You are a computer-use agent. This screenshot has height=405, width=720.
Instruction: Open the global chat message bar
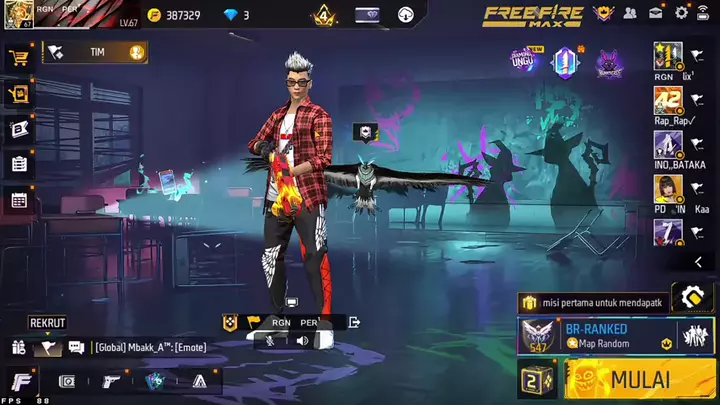(x=165, y=347)
